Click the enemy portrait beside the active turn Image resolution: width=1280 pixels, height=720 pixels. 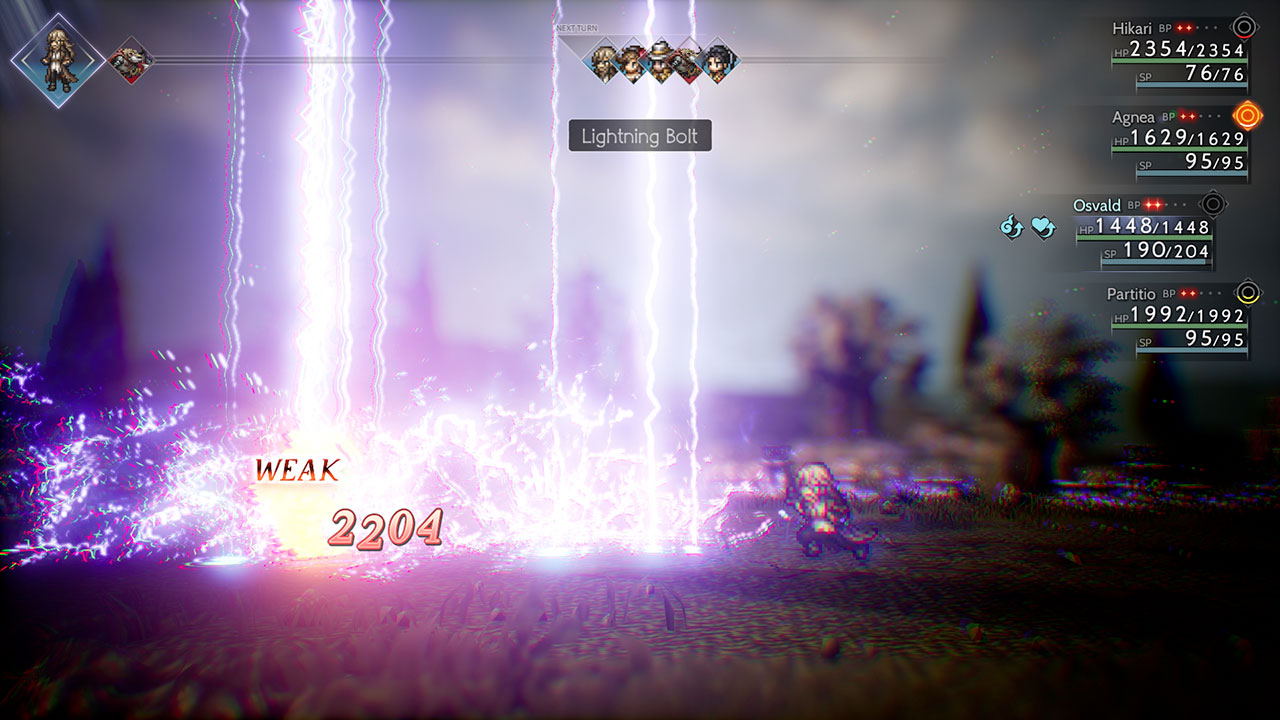point(130,60)
